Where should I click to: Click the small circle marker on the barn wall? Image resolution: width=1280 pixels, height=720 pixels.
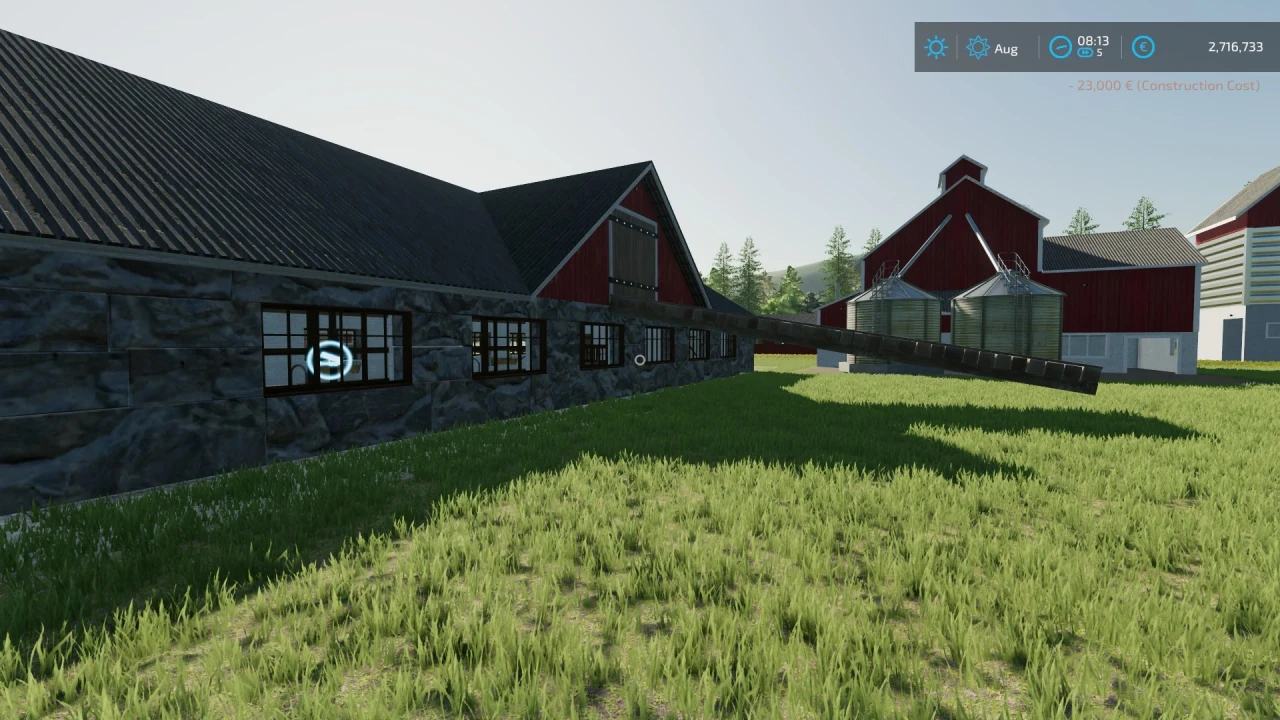(640, 360)
